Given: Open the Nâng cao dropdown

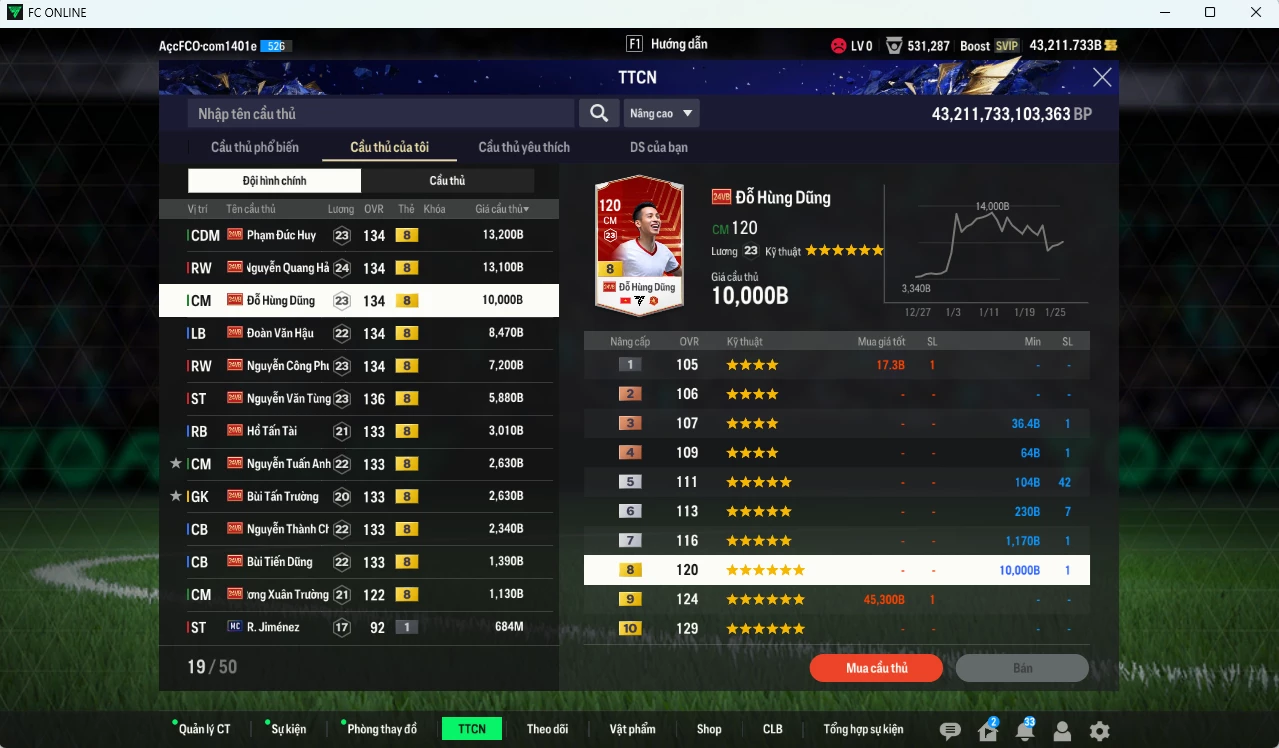Looking at the screenshot, I should (x=661, y=113).
